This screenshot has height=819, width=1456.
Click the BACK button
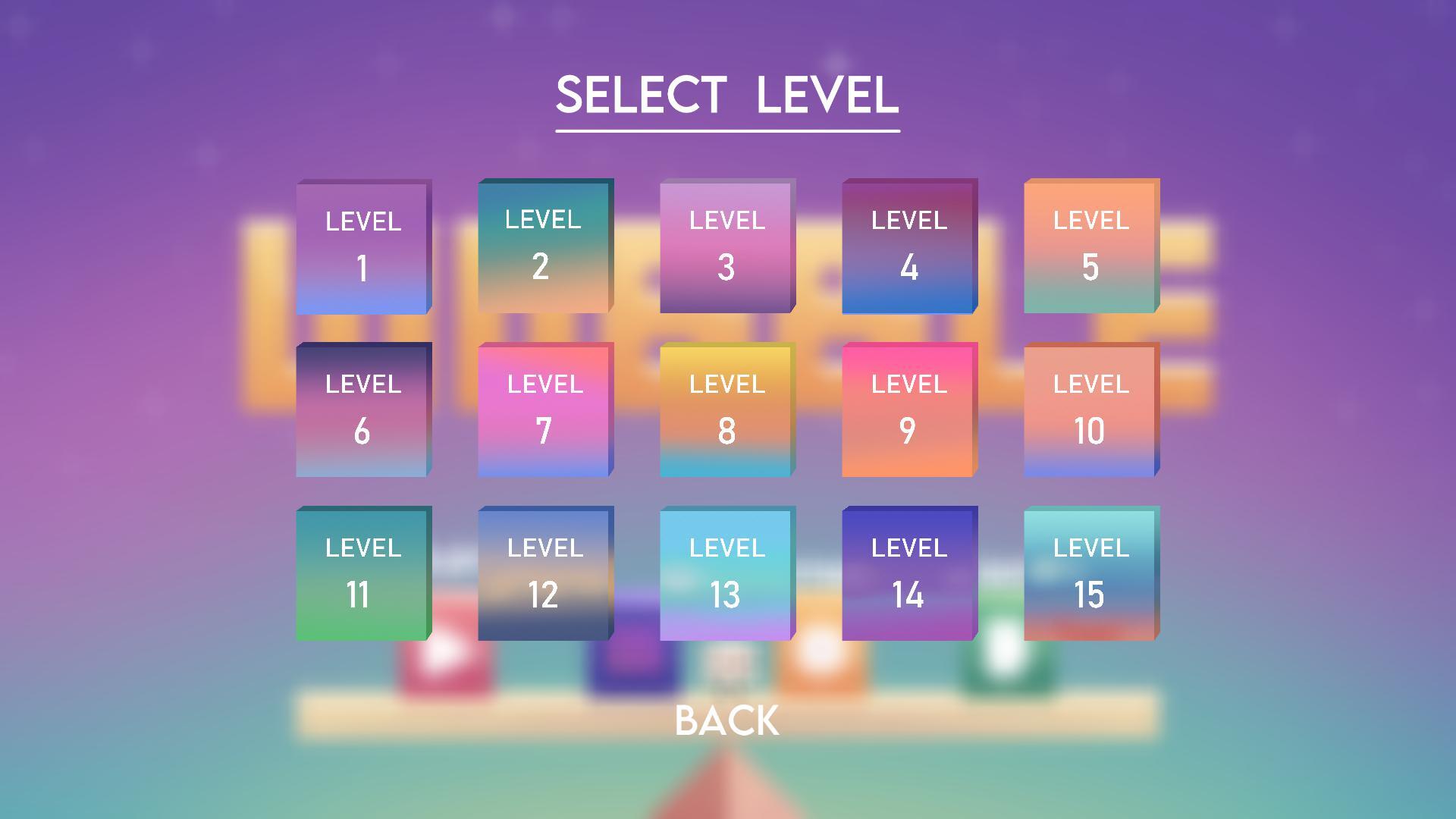(x=726, y=721)
